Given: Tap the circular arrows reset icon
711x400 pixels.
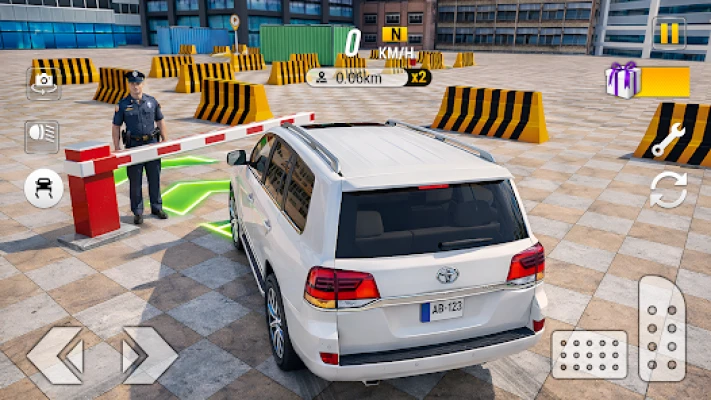Looking at the screenshot, I should click(668, 189).
